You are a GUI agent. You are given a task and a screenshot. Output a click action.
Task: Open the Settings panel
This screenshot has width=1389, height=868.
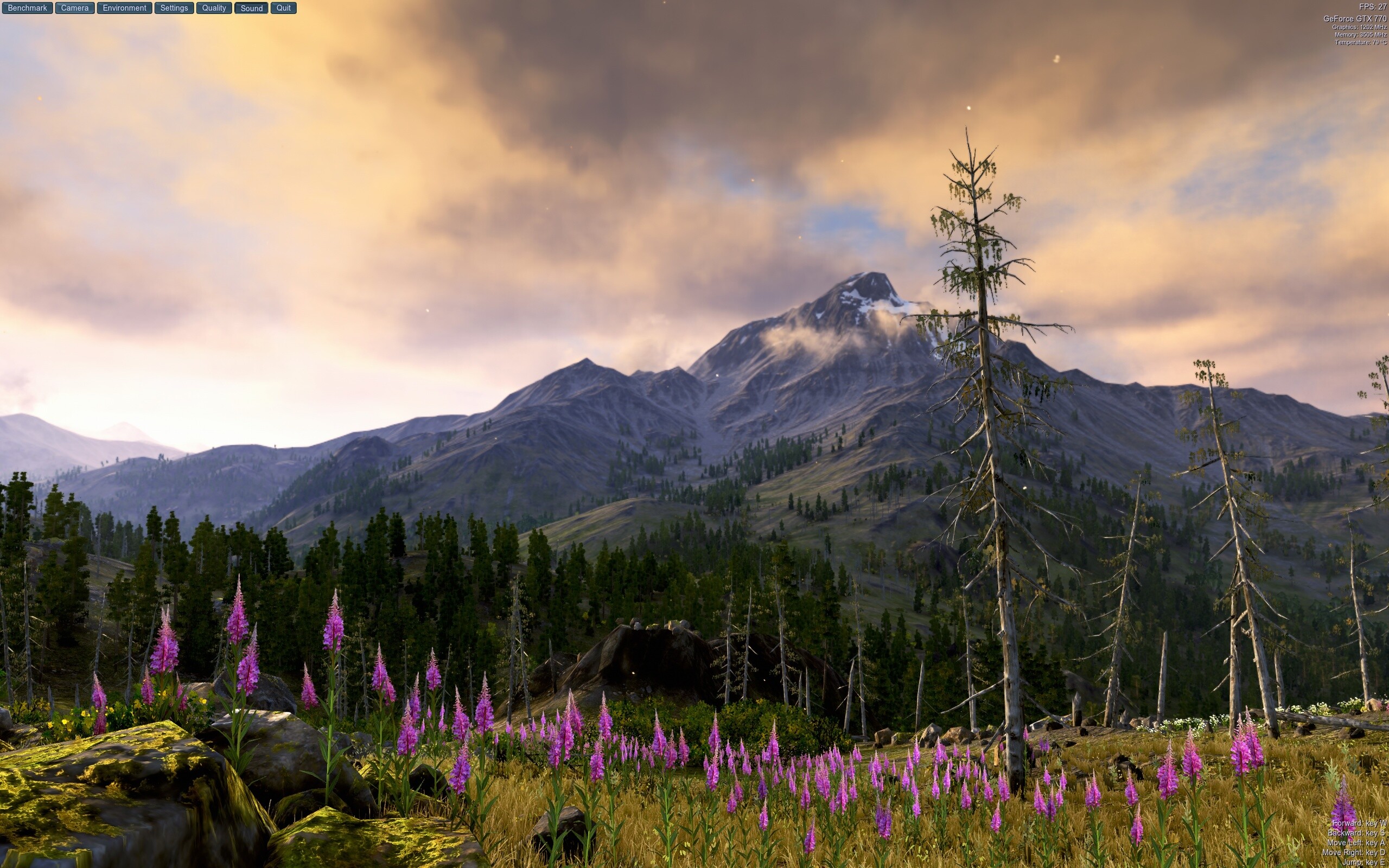[x=173, y=8]
